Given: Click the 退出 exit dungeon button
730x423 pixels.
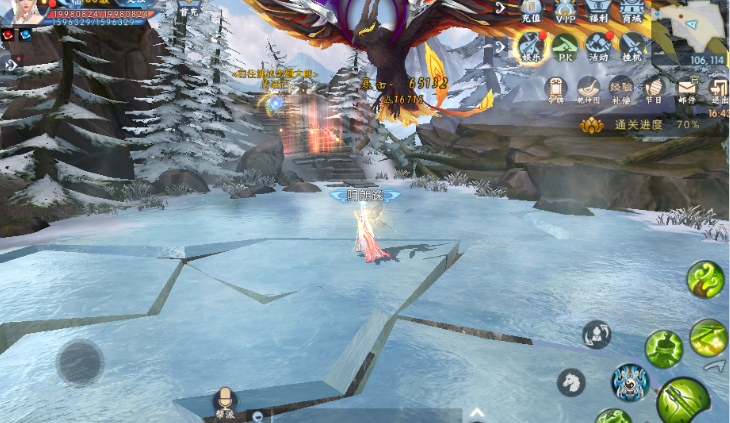Looking at the screenshot, I should pyautogui.click(x=718, y=89).
